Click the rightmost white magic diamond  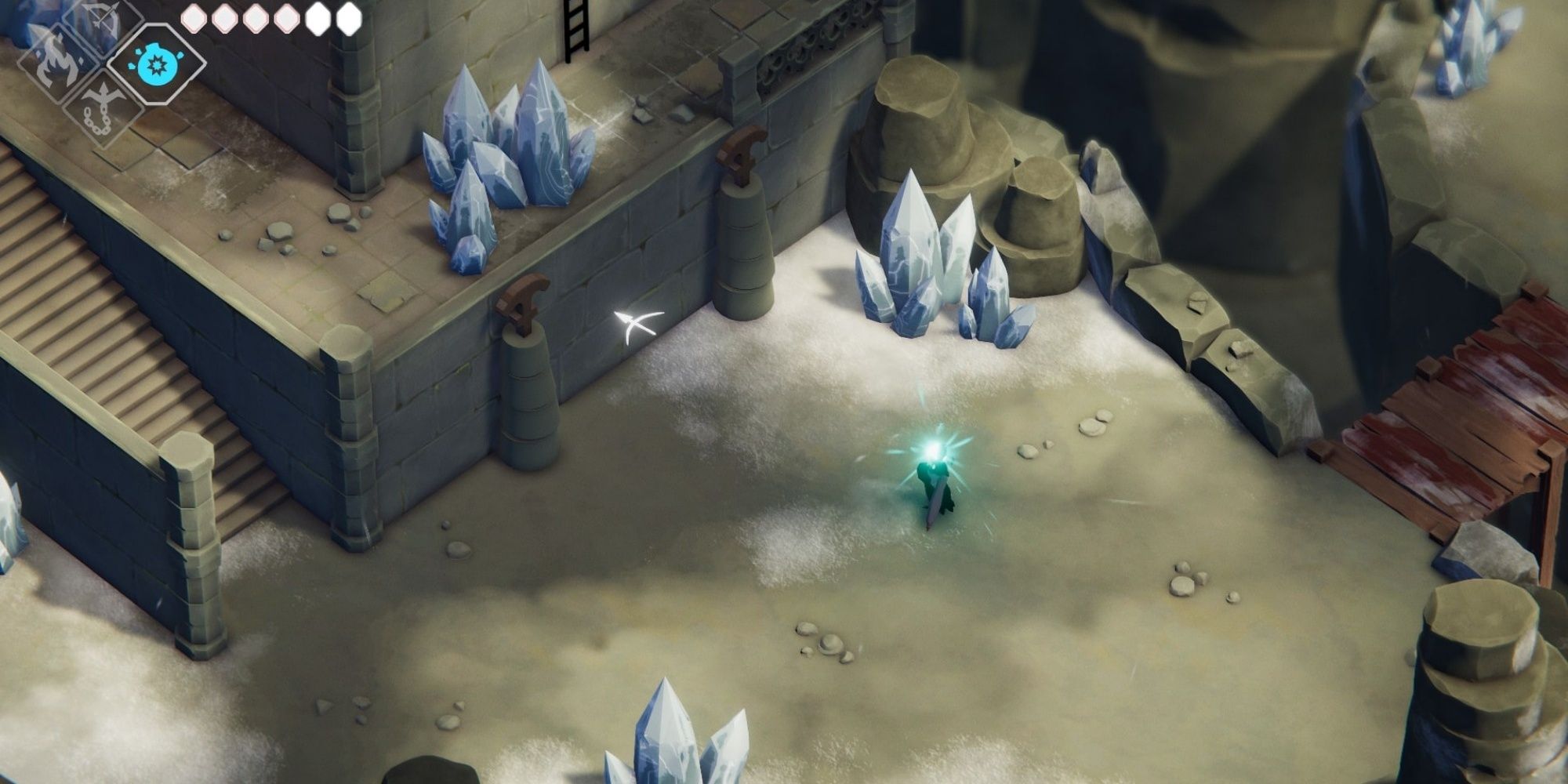(351, 18)
